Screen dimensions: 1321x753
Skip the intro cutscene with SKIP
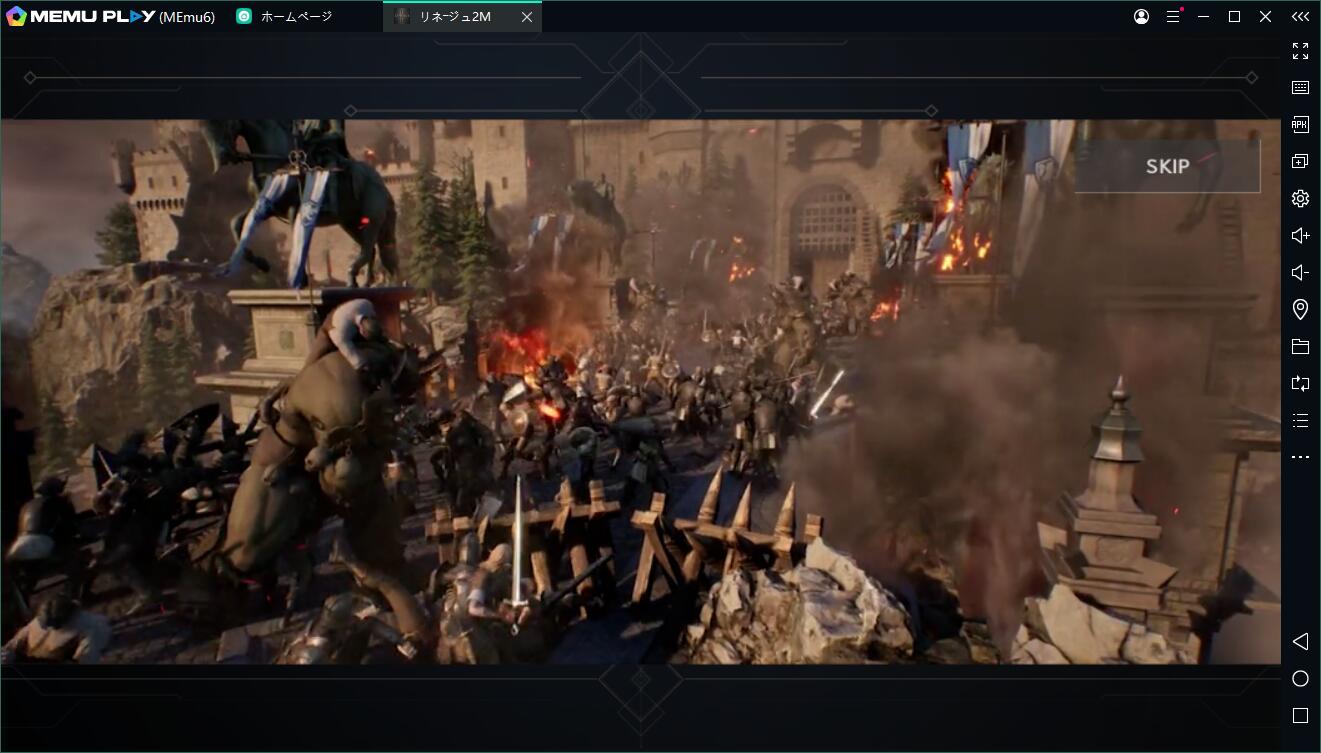pyautogui.click(x=1167, y=166)
